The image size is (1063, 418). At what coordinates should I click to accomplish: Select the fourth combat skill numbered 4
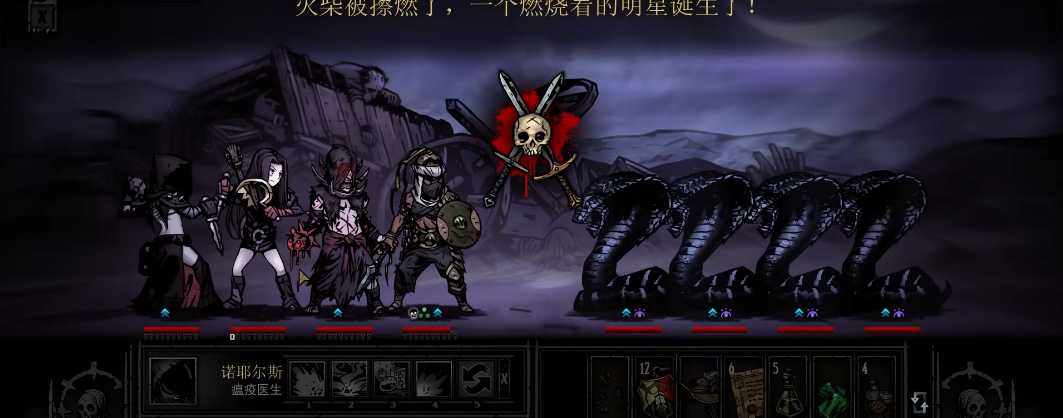433,379
